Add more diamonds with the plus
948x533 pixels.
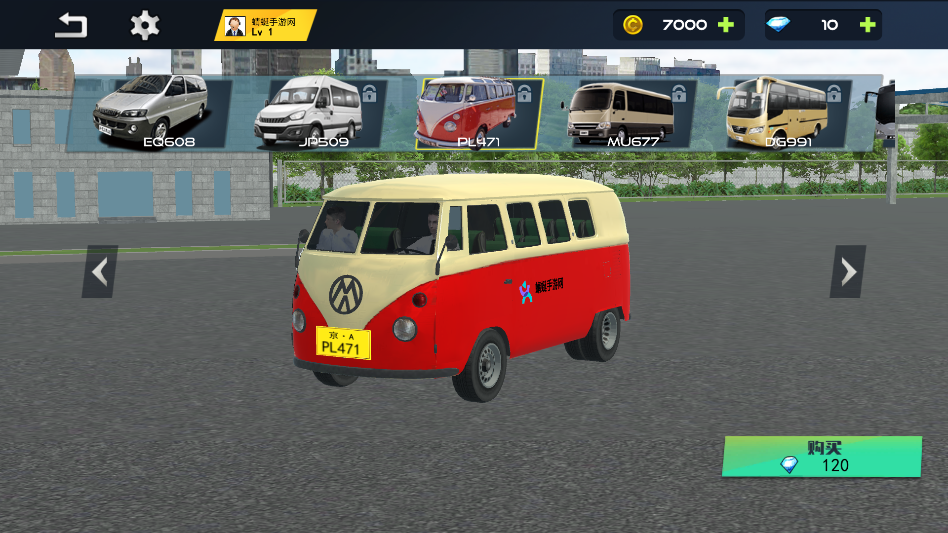tap(867, 25)
